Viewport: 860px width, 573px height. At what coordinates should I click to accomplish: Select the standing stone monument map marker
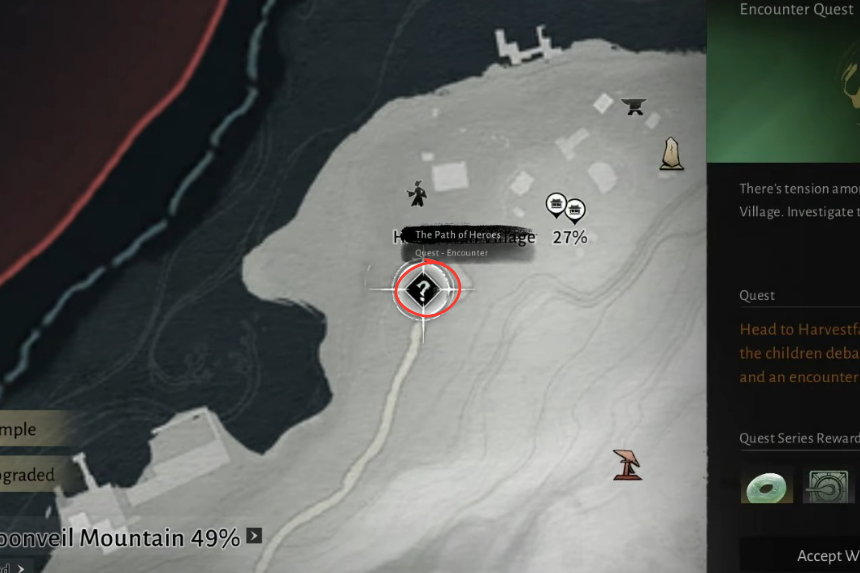coord(672,154)
